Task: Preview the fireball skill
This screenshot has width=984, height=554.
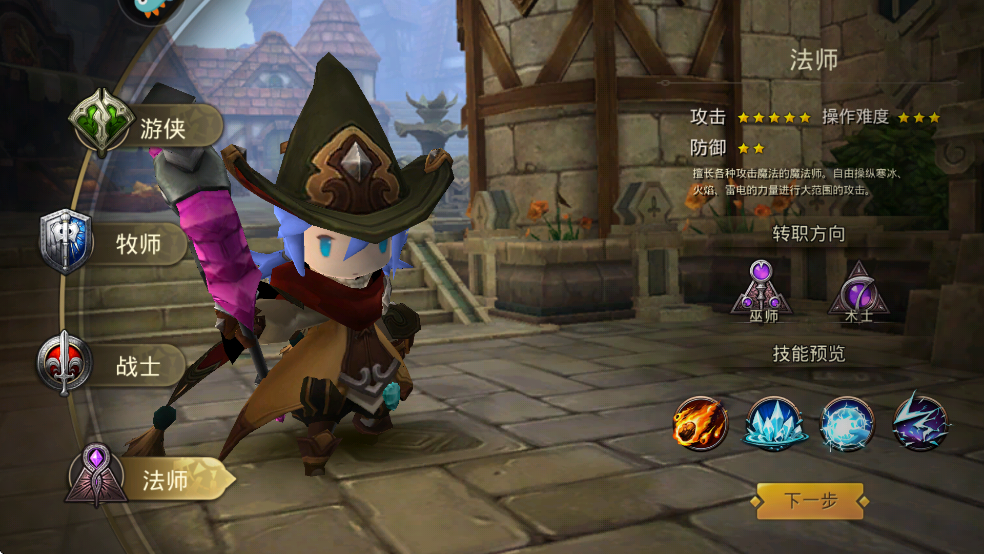Action: pyautogui.click(x=700, y=422)
